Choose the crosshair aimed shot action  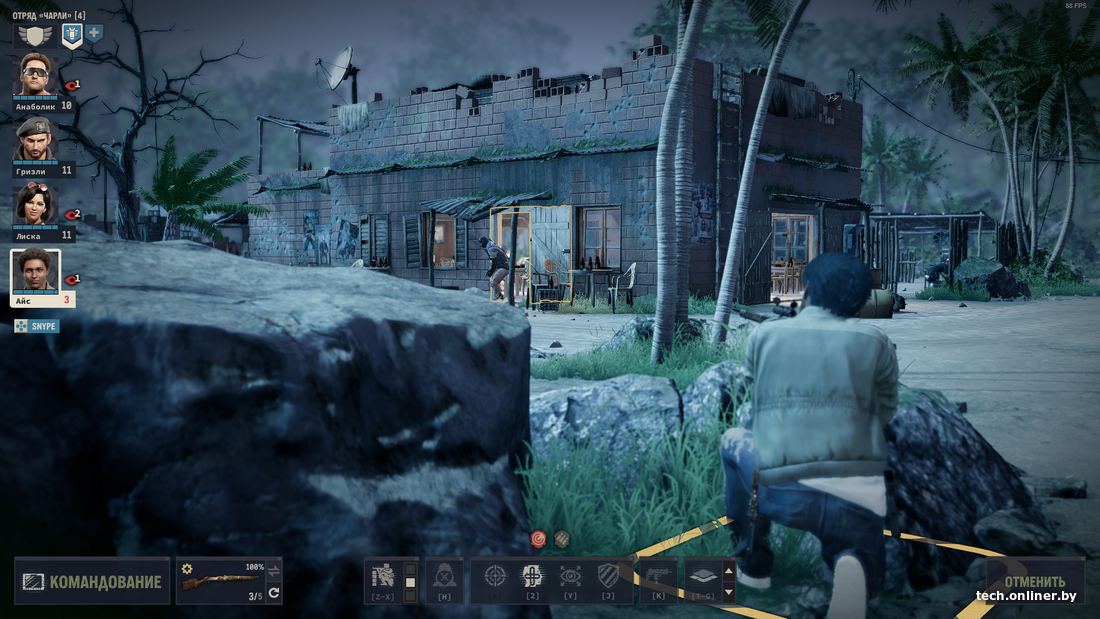click(x=495, y=577)
